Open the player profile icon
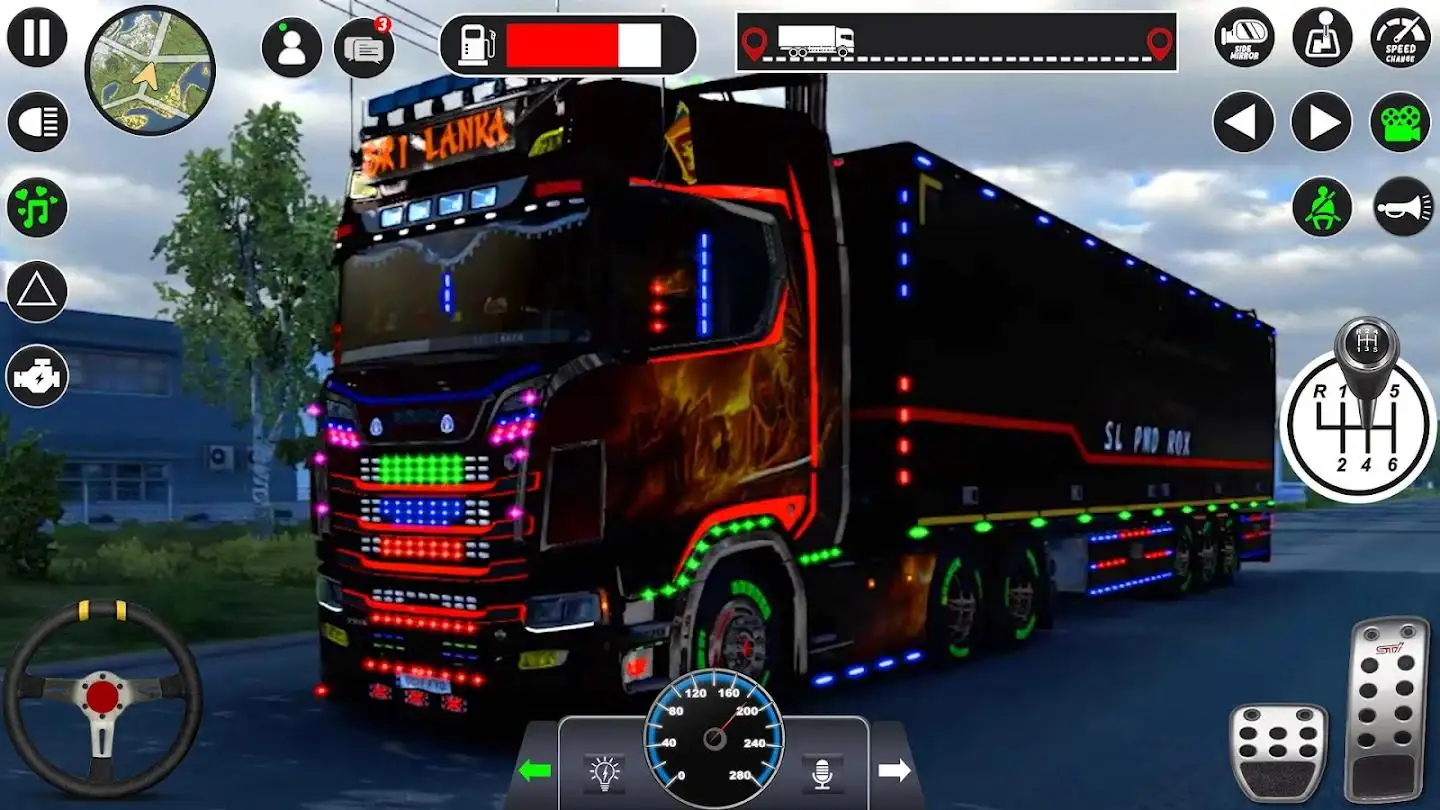This screenshot has height=810, width=1440. pyautogui.click(x=292, y=47)
